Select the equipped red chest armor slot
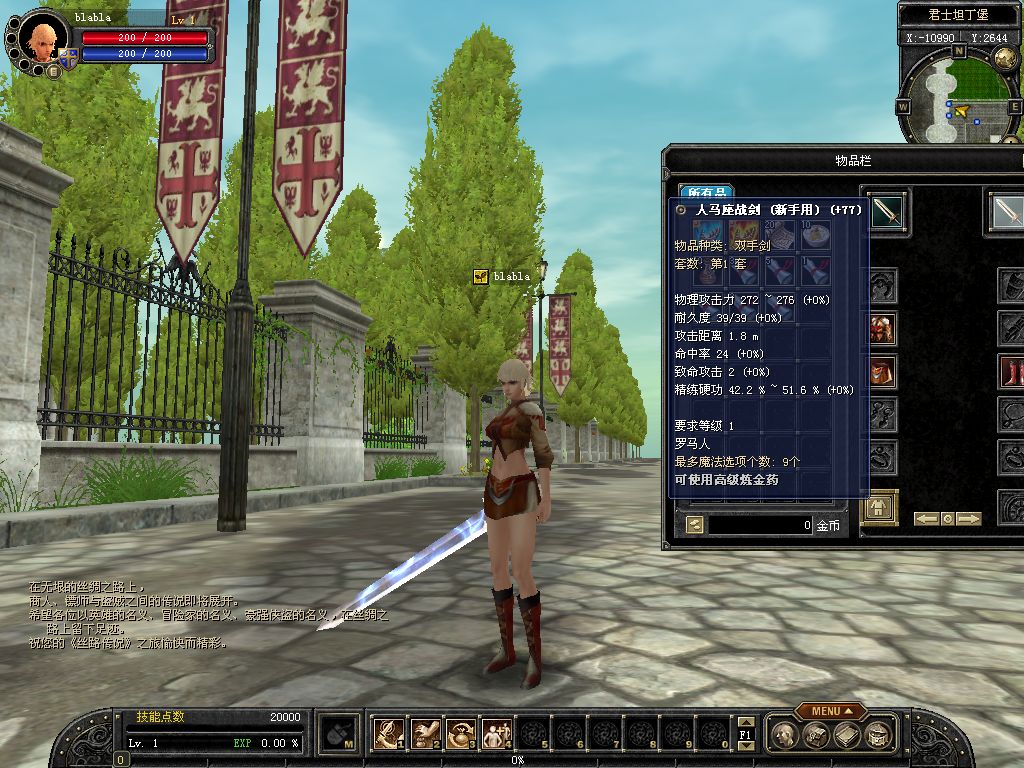The image size is (1024, 768). [x=882, y=328]
